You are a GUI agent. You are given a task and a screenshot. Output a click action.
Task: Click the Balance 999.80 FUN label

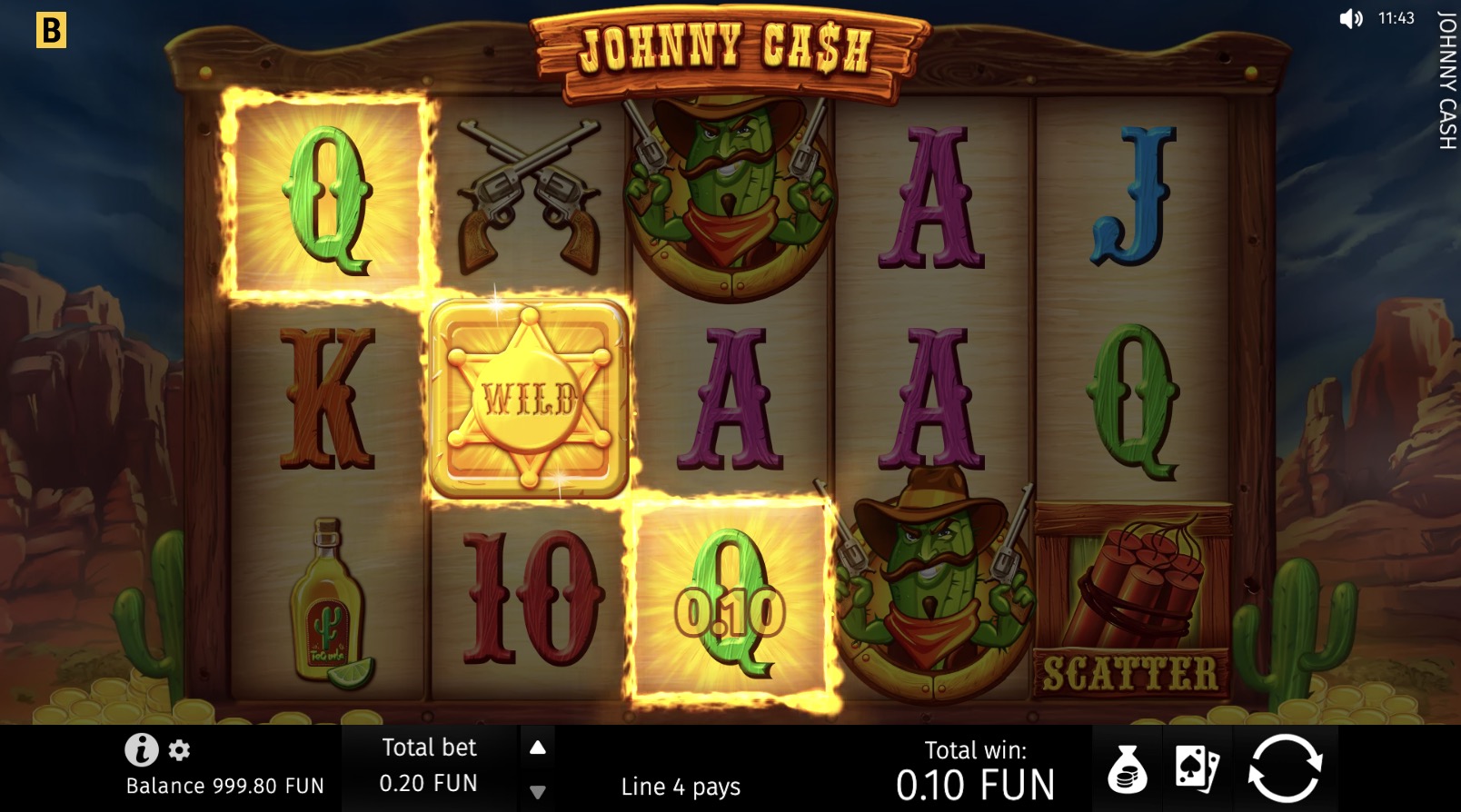pos(224,787)
